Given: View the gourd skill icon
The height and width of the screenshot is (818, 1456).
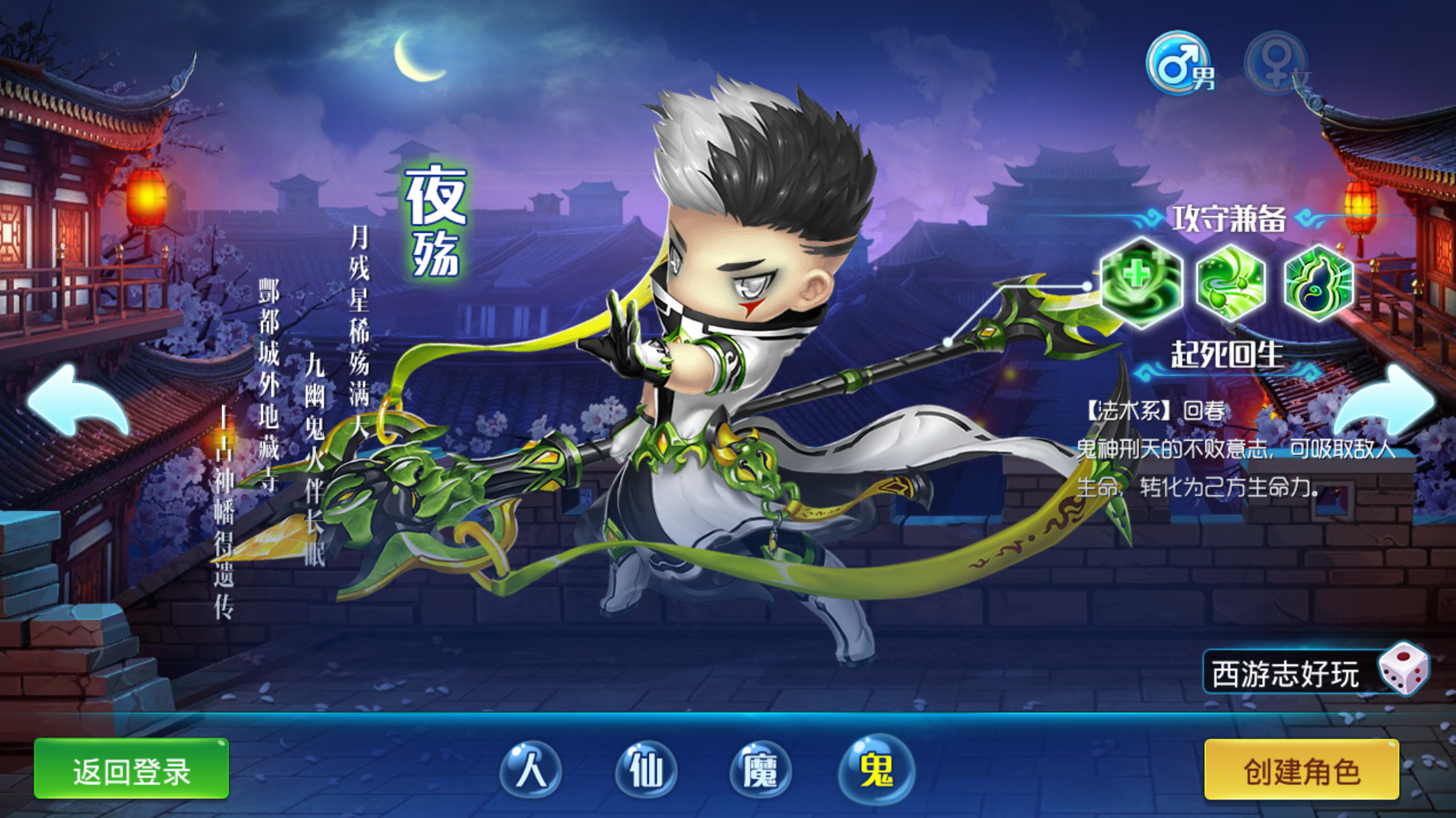Looking at the screenshot, I should (1318, 282).
